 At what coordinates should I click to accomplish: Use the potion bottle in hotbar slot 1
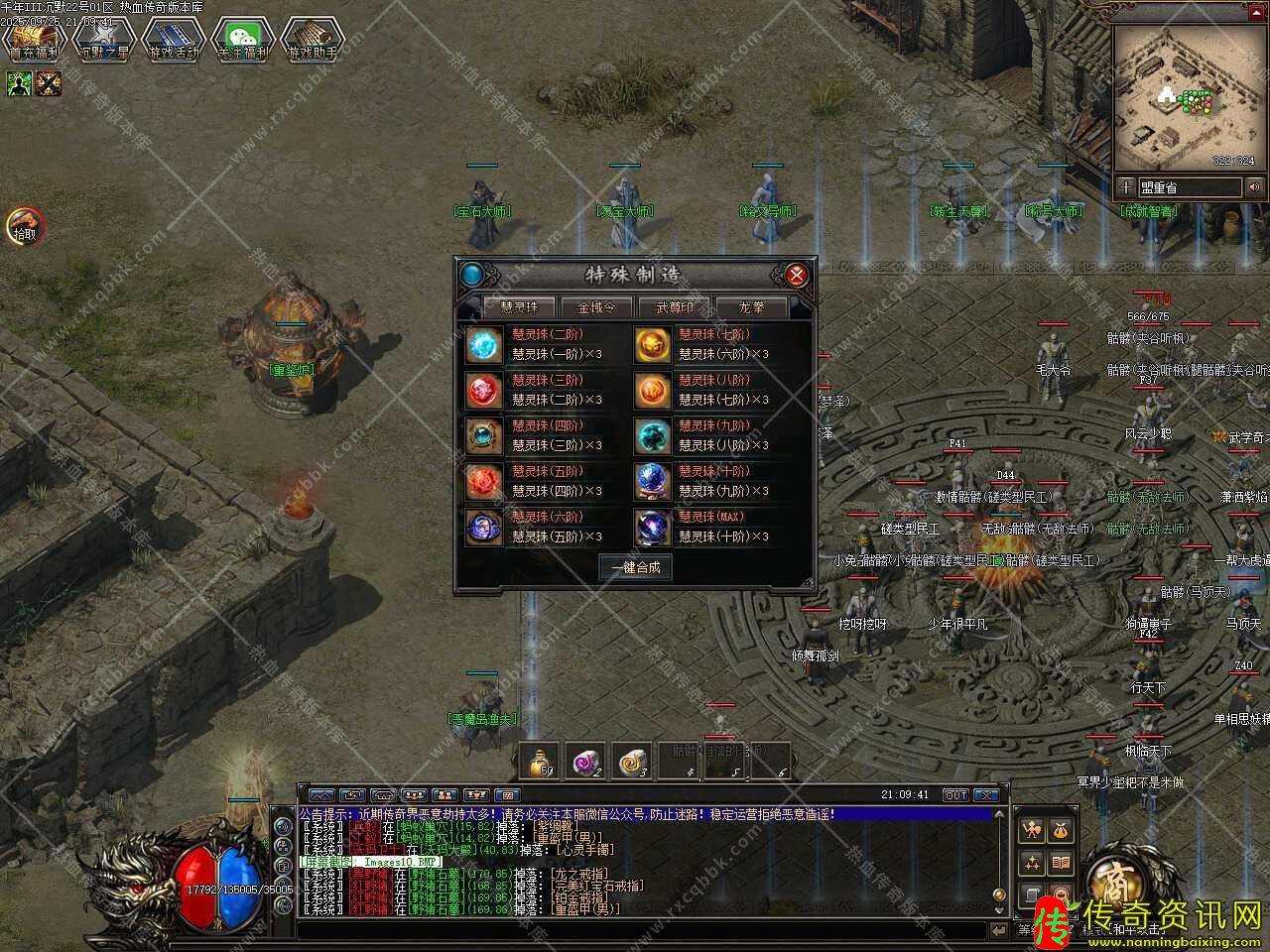pos(539,761)
